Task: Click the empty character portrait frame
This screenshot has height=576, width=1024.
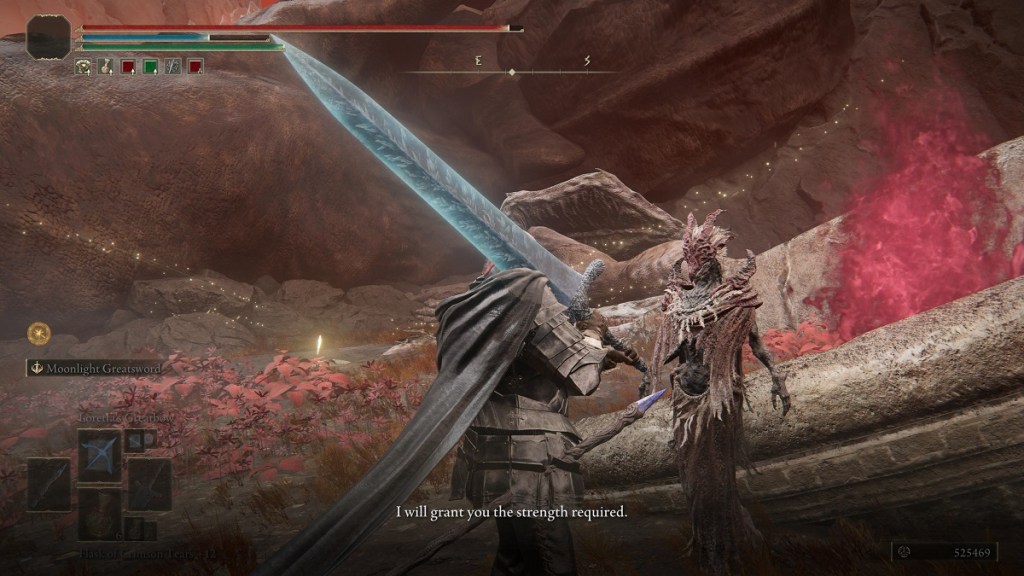Action: pos(48,37)
